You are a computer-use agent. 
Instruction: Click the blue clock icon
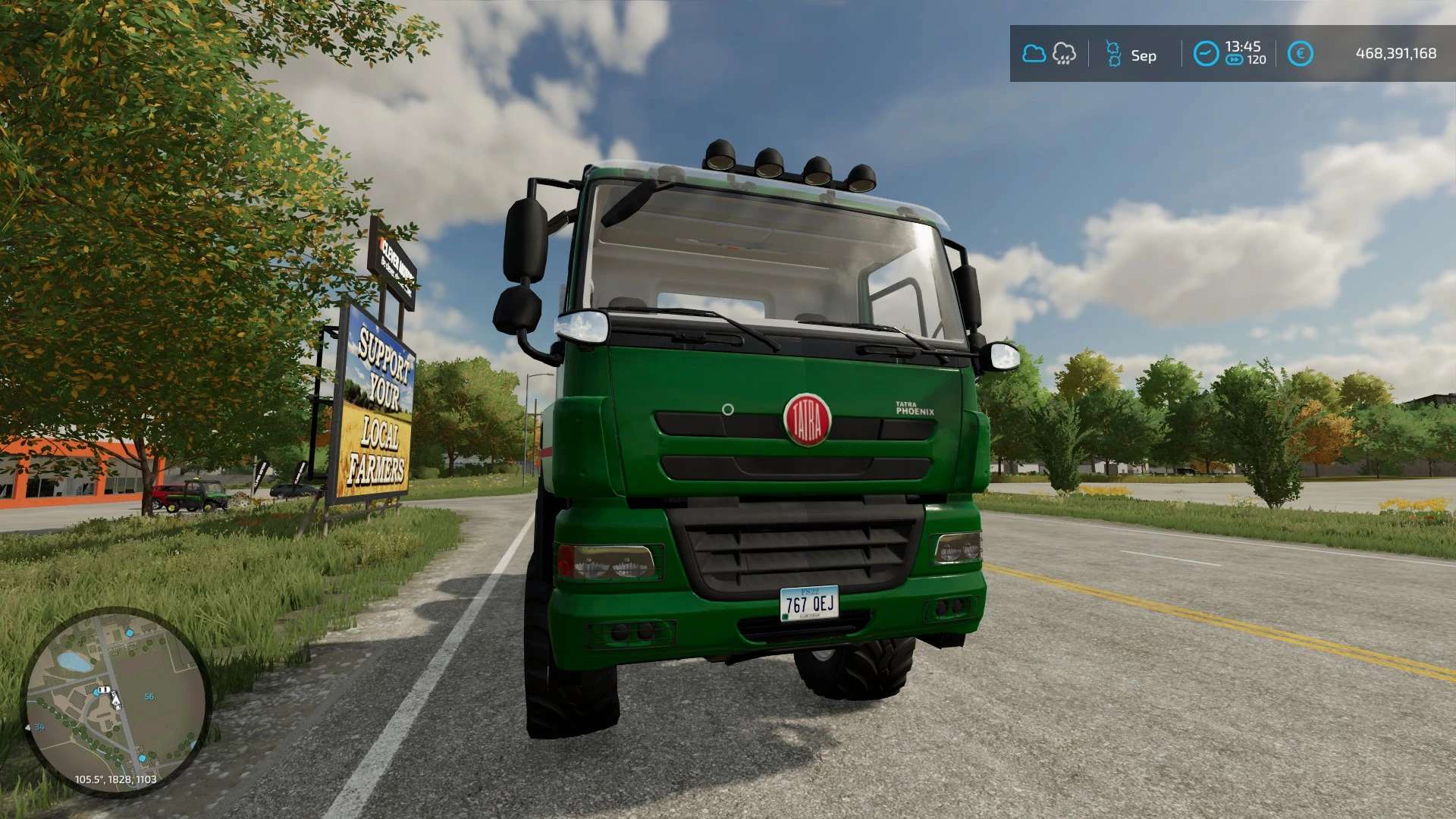pyautogui.click(x=1206, y=54)
